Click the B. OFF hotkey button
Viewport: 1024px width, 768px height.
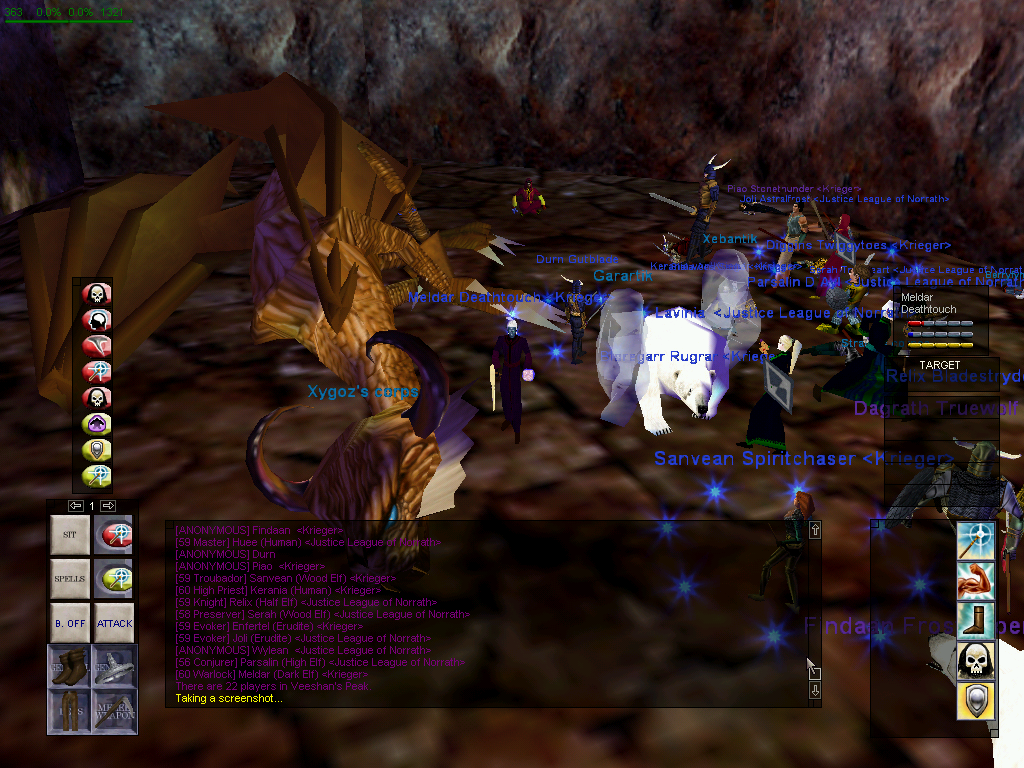point(69,623)
